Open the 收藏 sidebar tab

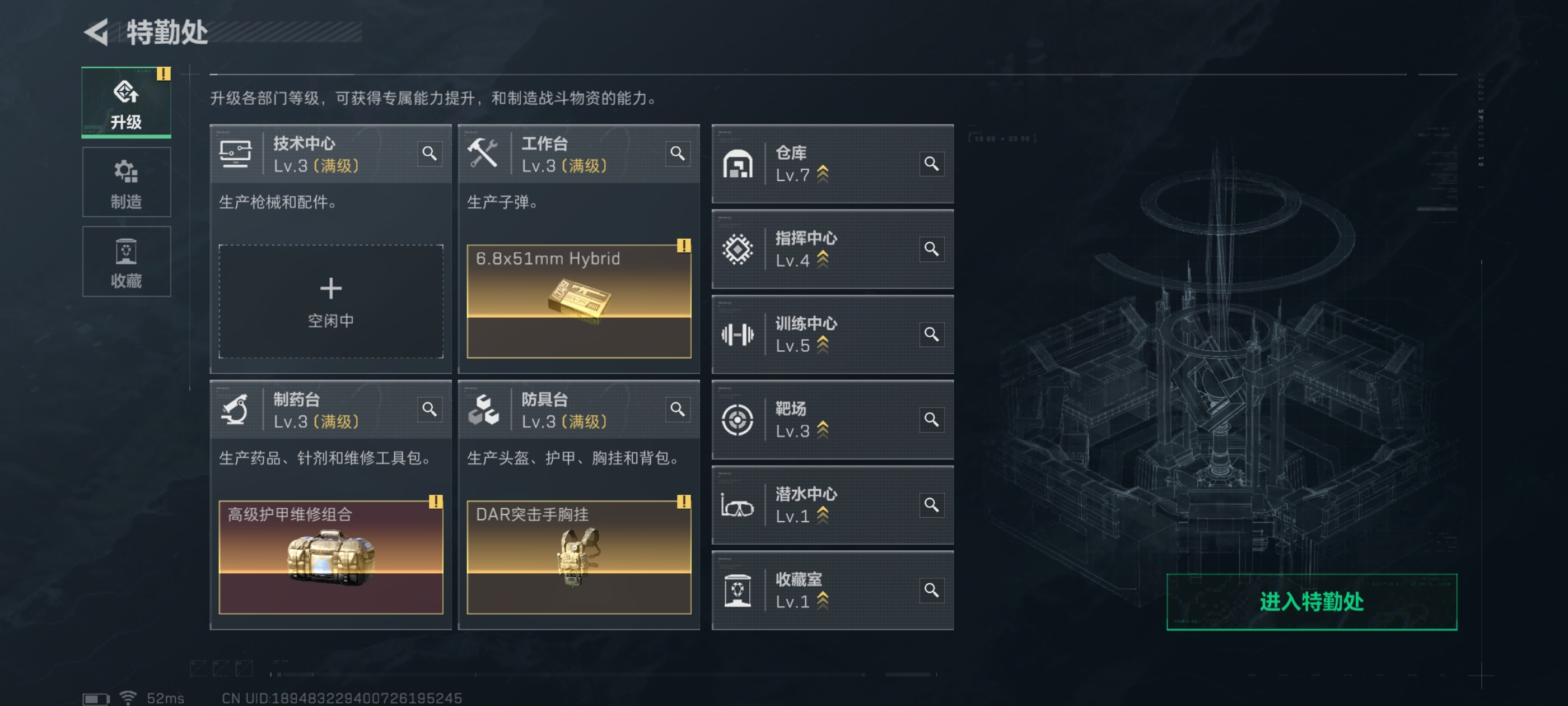pos(126,262)
